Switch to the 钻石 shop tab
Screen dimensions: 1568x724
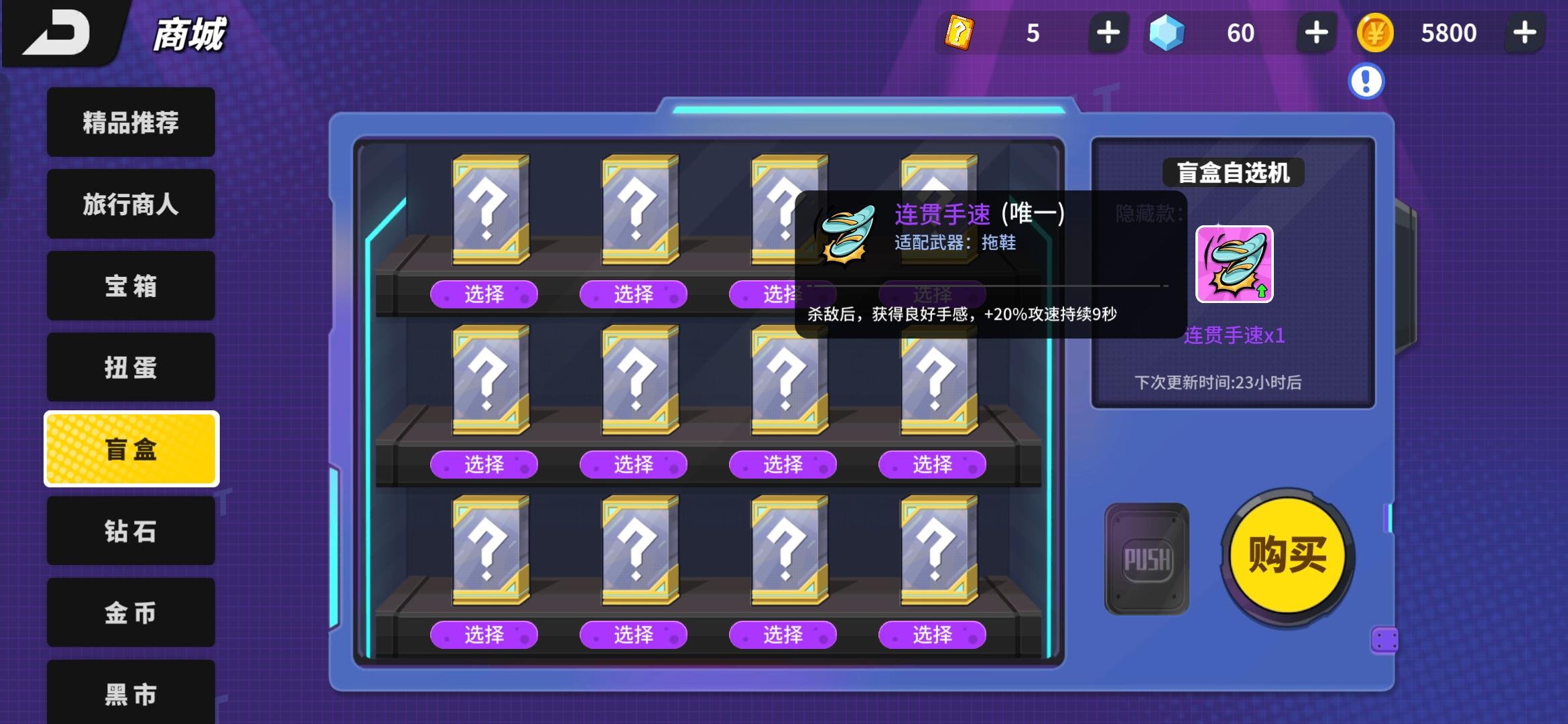[x=131, y=531]
